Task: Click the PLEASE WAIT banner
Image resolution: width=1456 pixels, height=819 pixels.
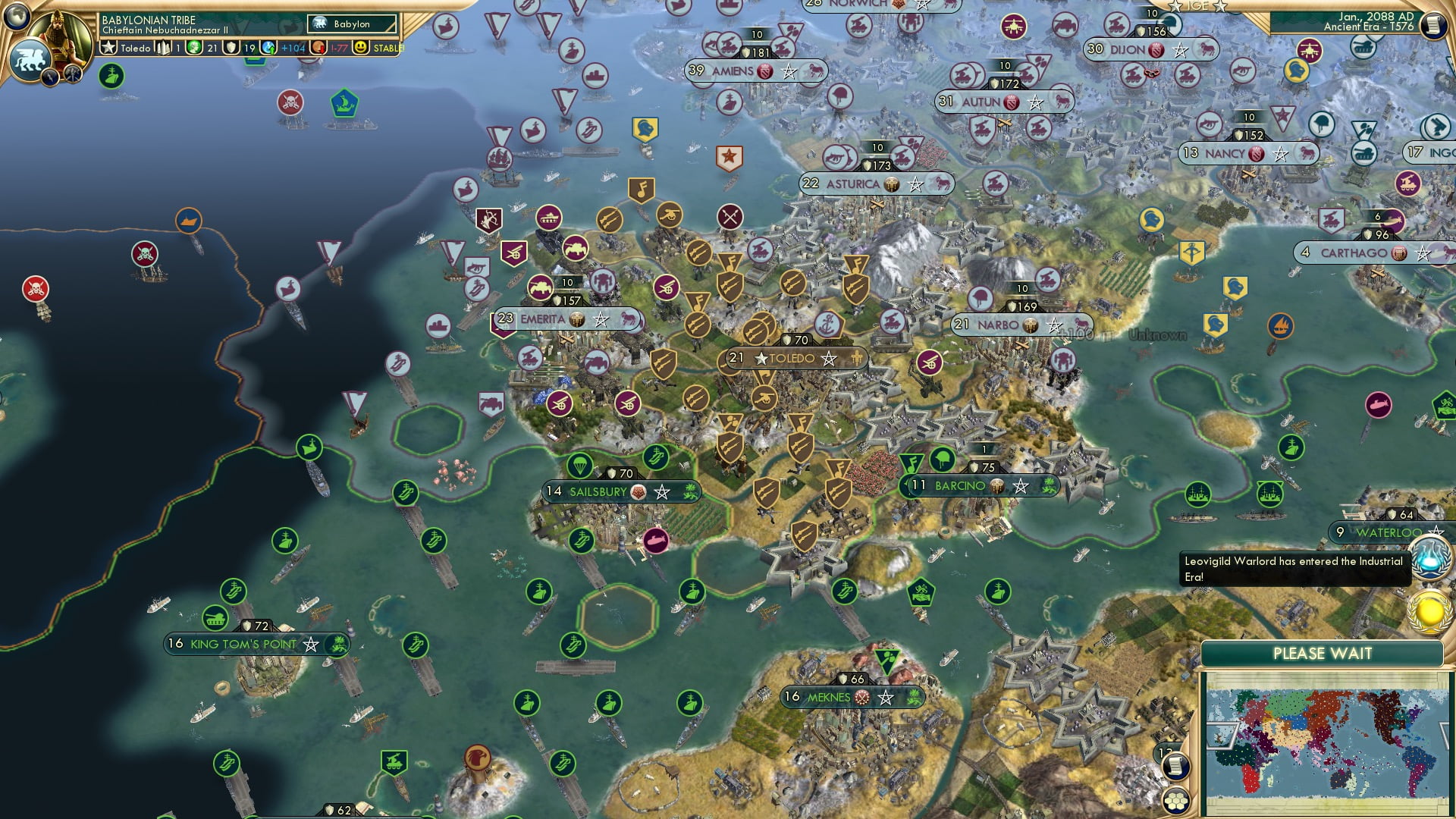Action: pos(1323,652)
